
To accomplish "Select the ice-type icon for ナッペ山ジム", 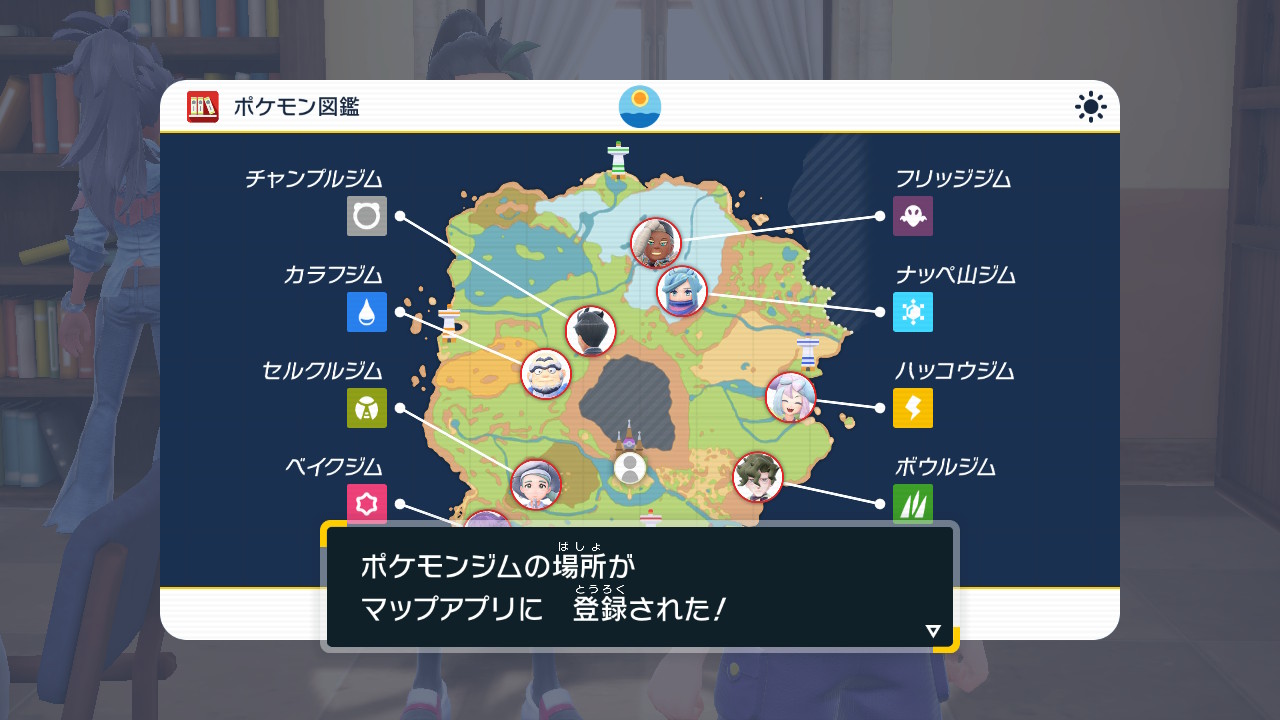I will (912, 312).
